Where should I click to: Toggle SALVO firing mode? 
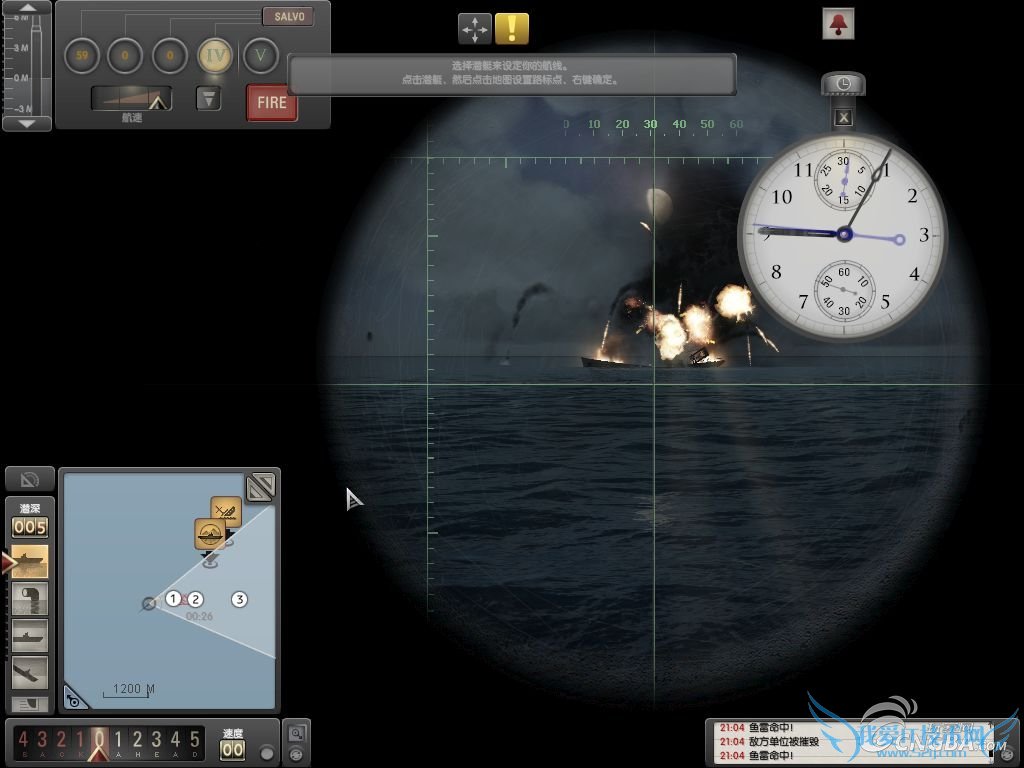click(288, 17)
